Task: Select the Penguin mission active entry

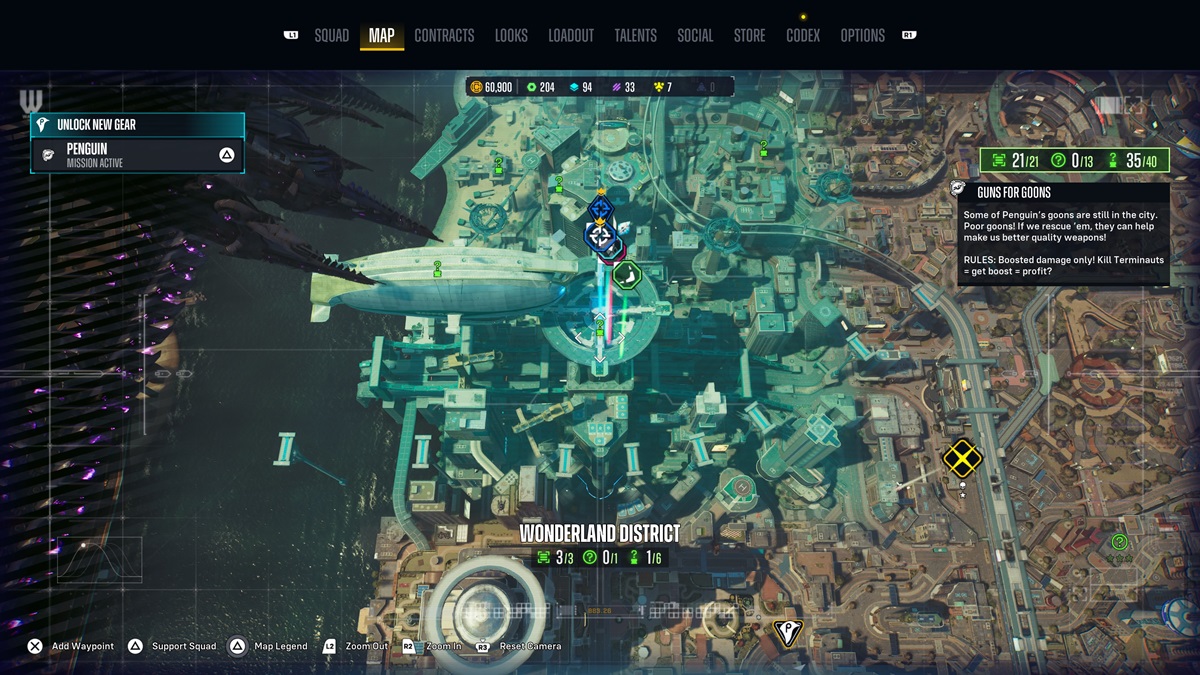Action: pos(138,155)
